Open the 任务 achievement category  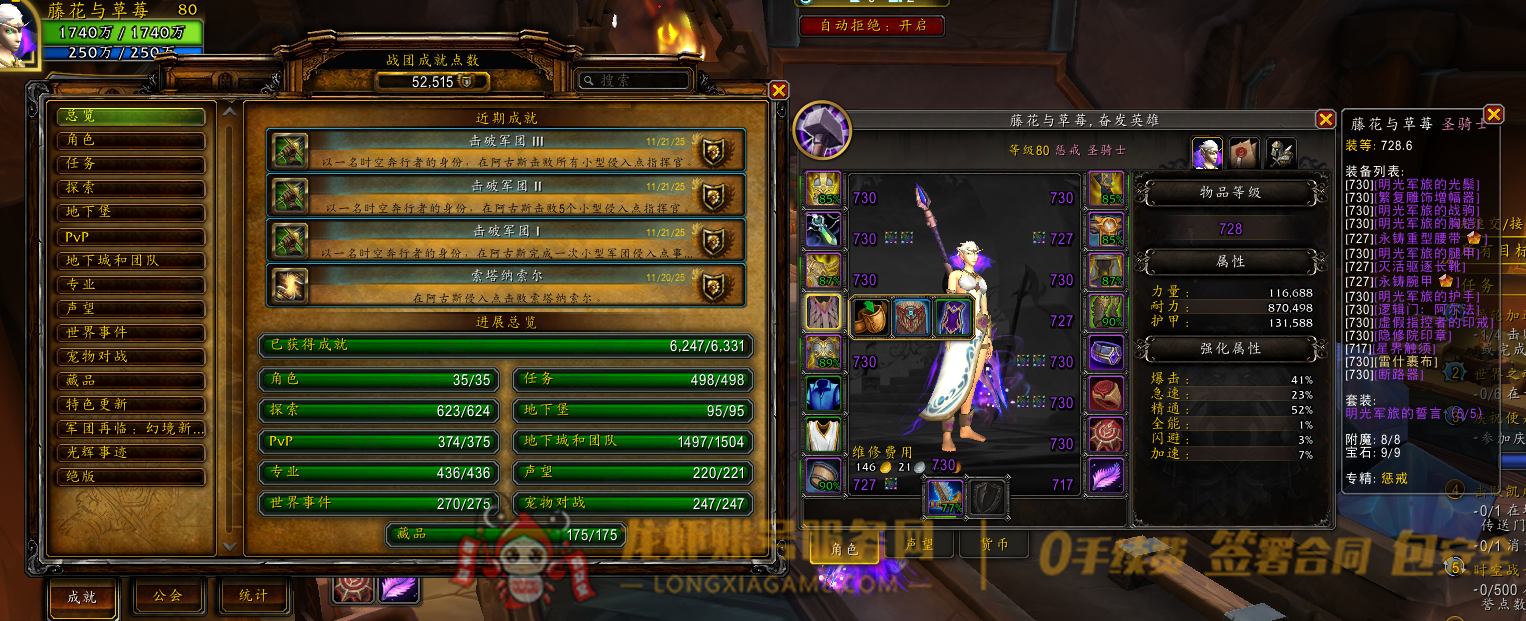[131, 164]
